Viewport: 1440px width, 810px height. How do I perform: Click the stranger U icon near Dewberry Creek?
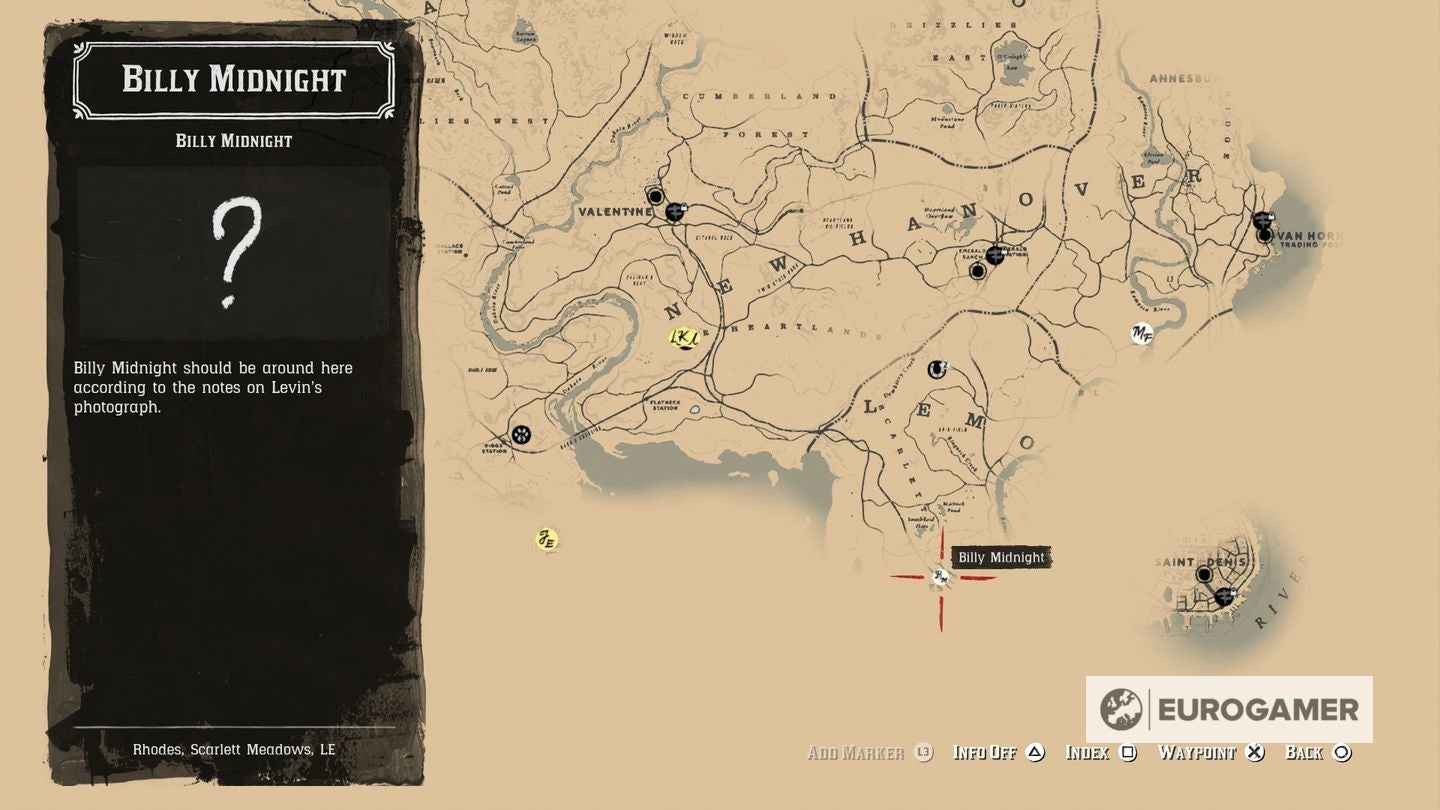pos(935,369)
